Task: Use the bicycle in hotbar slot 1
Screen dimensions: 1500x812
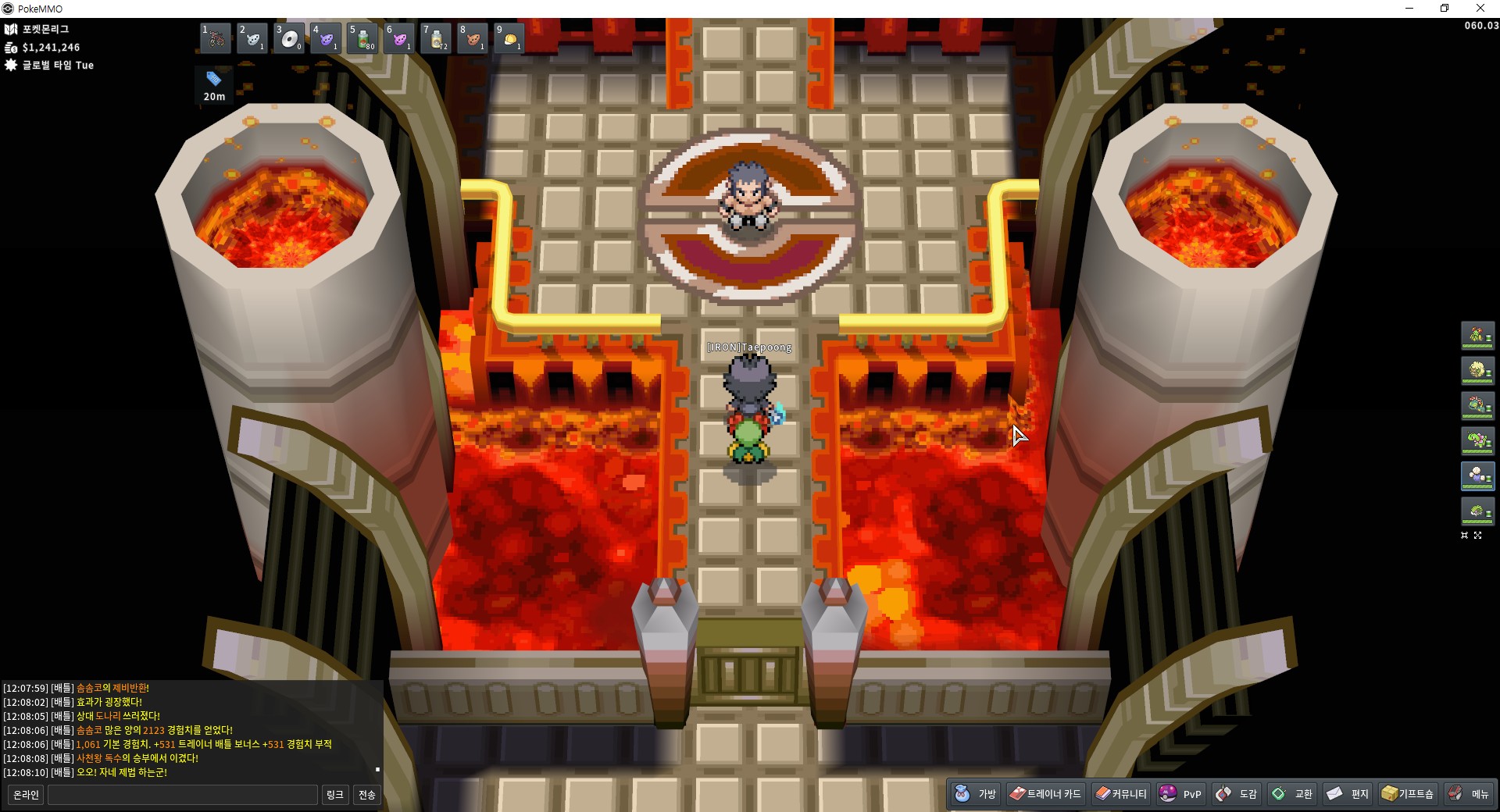Action: coord(215,38)
